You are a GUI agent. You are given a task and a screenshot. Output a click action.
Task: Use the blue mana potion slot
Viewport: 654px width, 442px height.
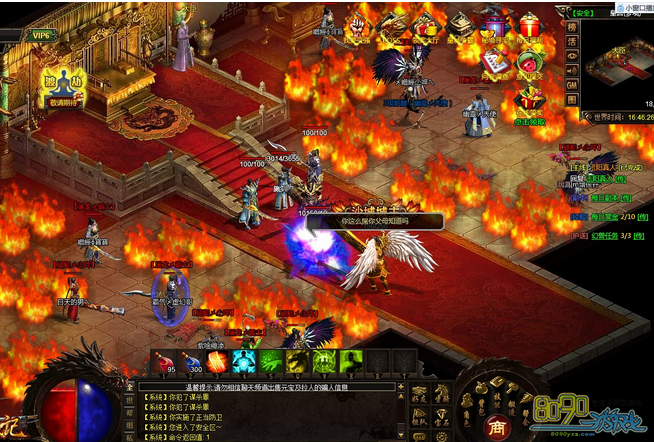(x=189, y=362)
